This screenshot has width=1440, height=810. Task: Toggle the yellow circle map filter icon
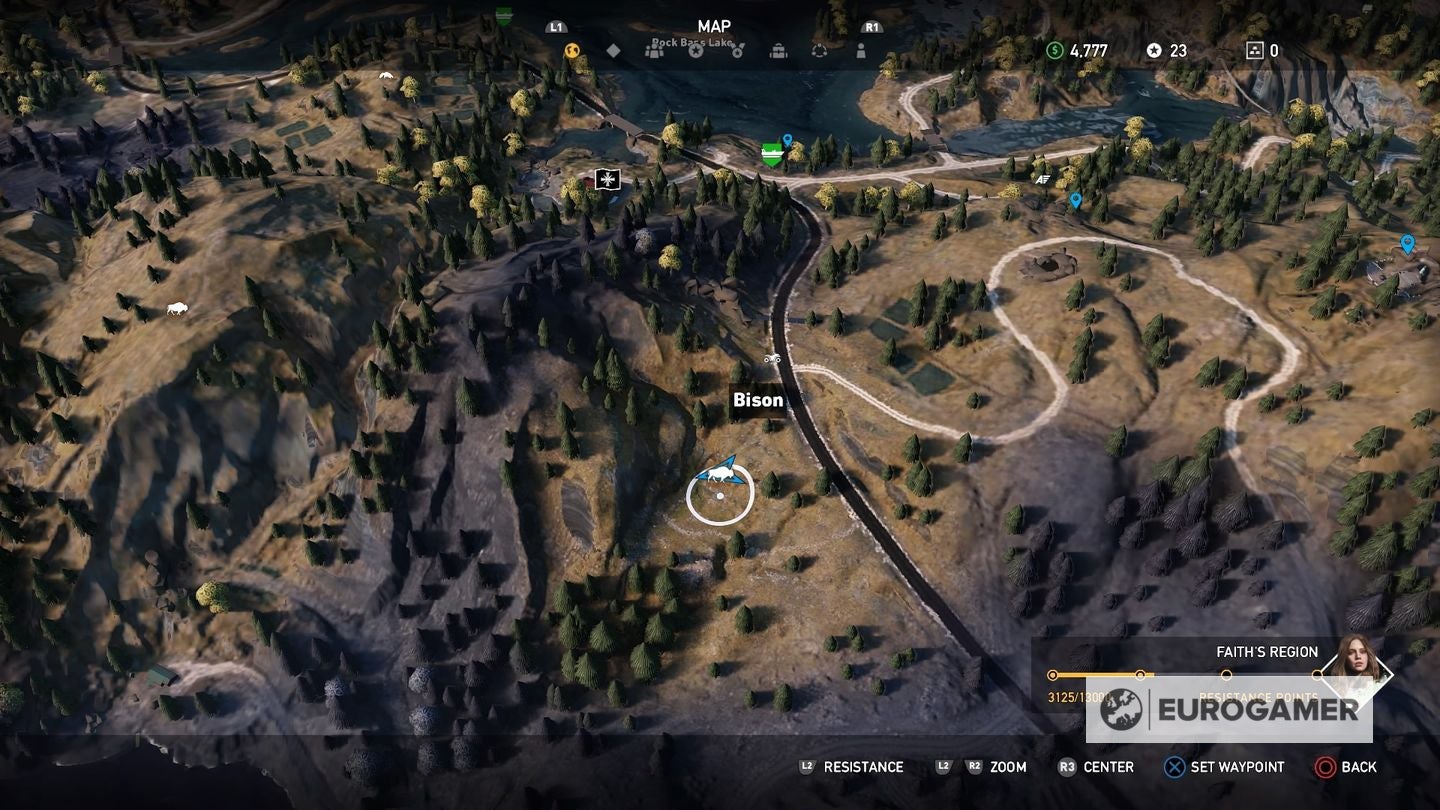(x=572, y=50)
